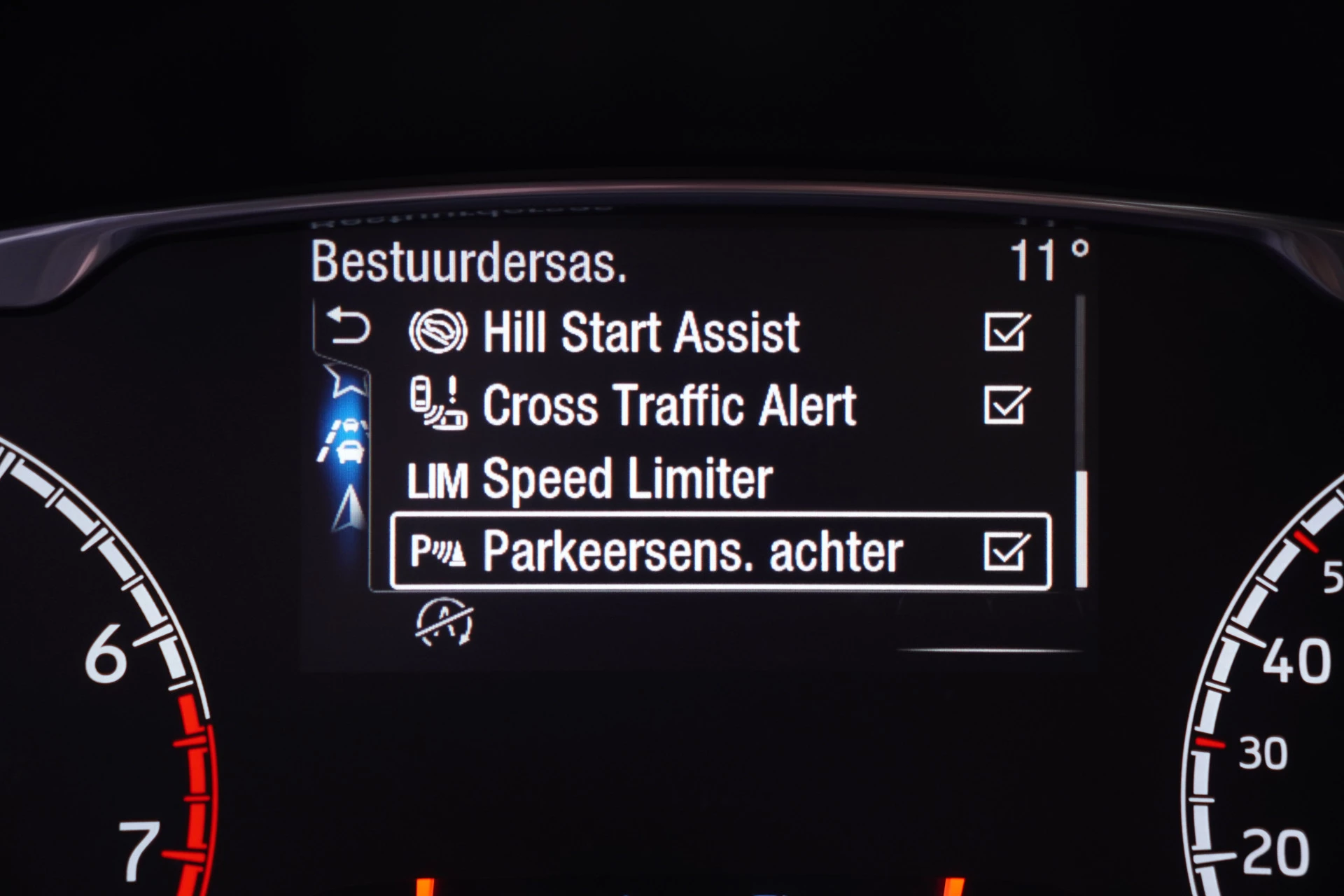Click the menu list scrollbar
The height and width of the screenshot is (896, 1344).
[x=1081, y=529]
